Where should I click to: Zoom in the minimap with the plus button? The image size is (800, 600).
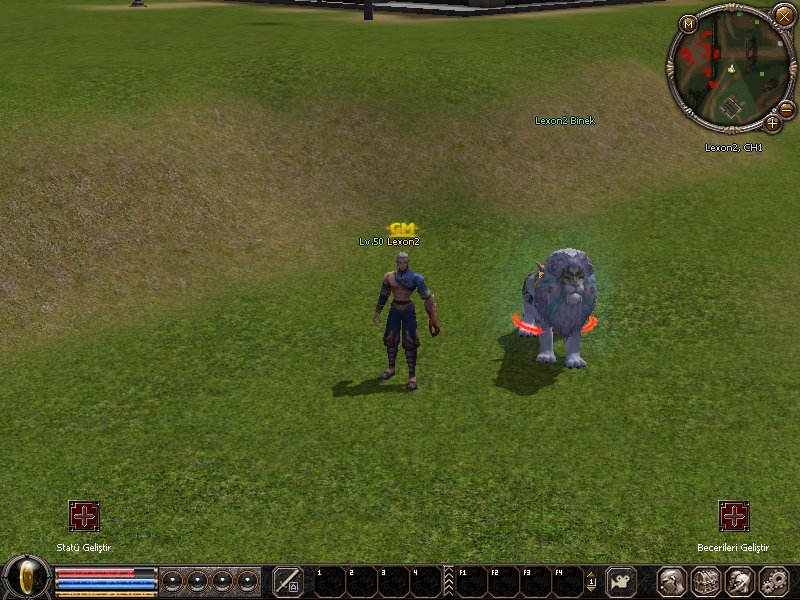pyautogui.click(x=772, y=123)
